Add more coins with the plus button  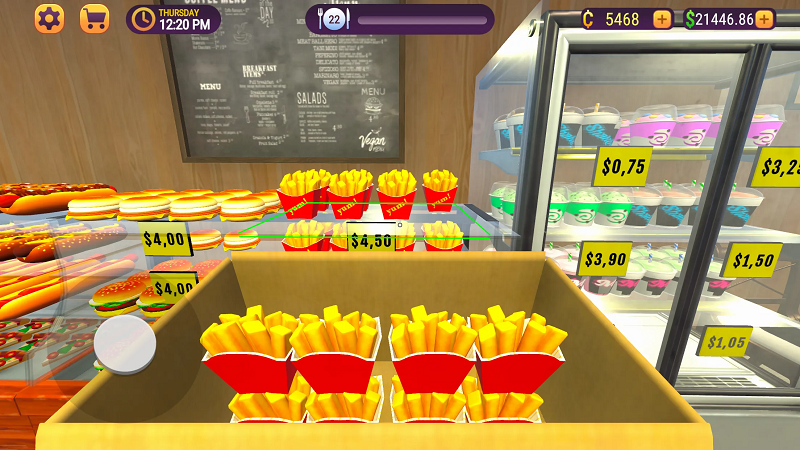click(662, 19)
